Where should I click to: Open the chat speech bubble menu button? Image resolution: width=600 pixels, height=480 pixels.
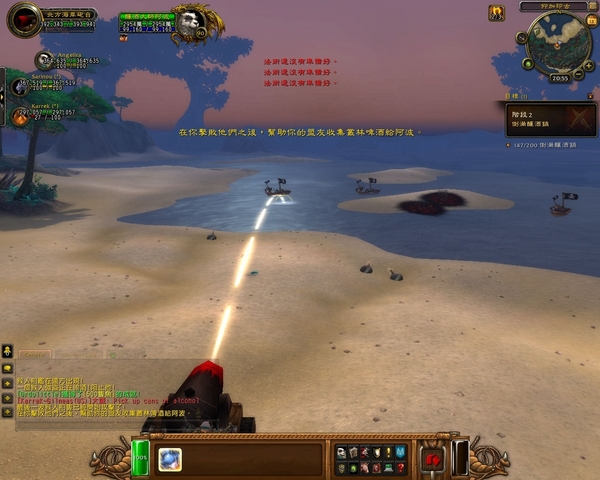pos(7,368)
